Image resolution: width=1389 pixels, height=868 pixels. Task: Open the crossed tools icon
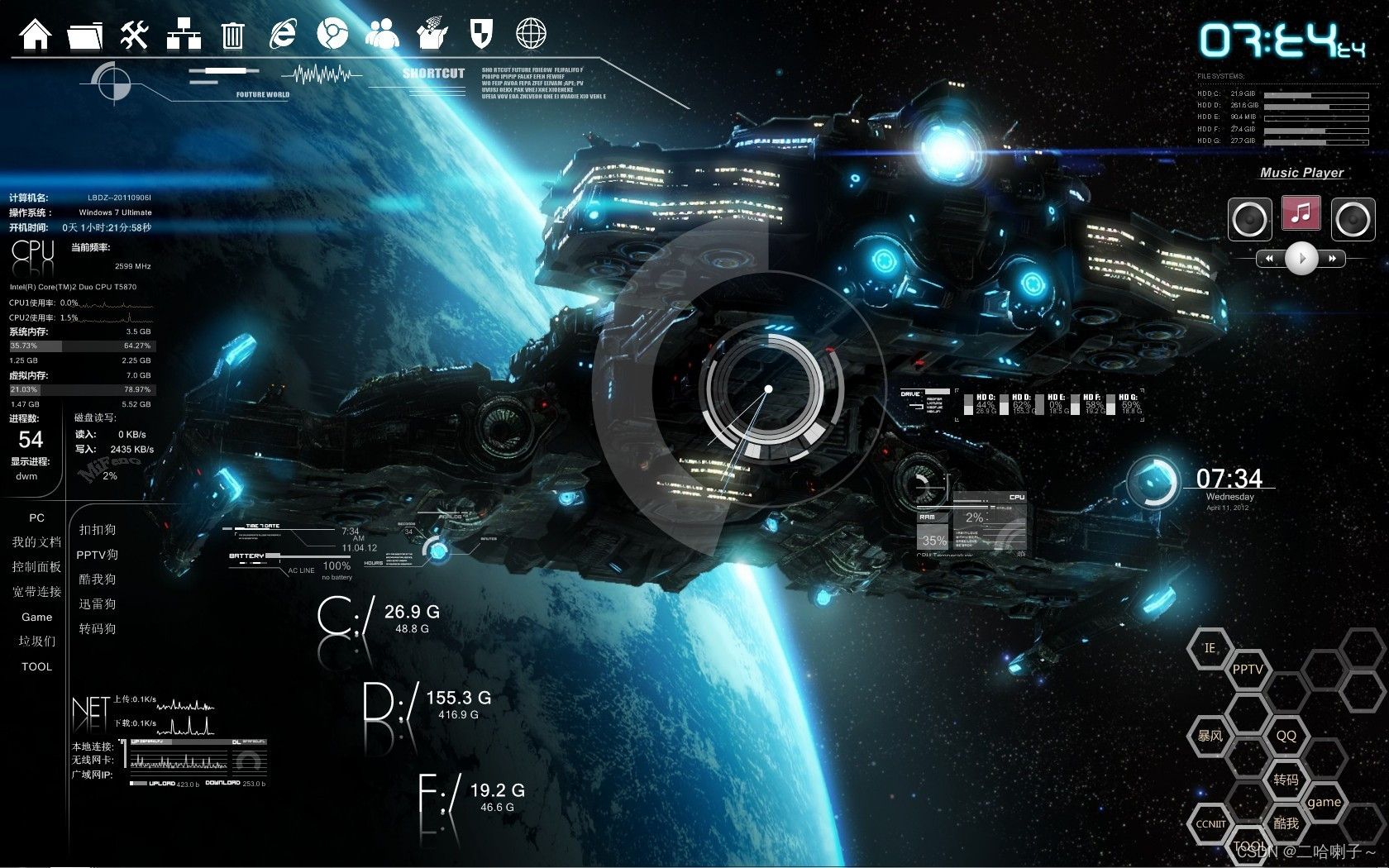click(134, 35)
